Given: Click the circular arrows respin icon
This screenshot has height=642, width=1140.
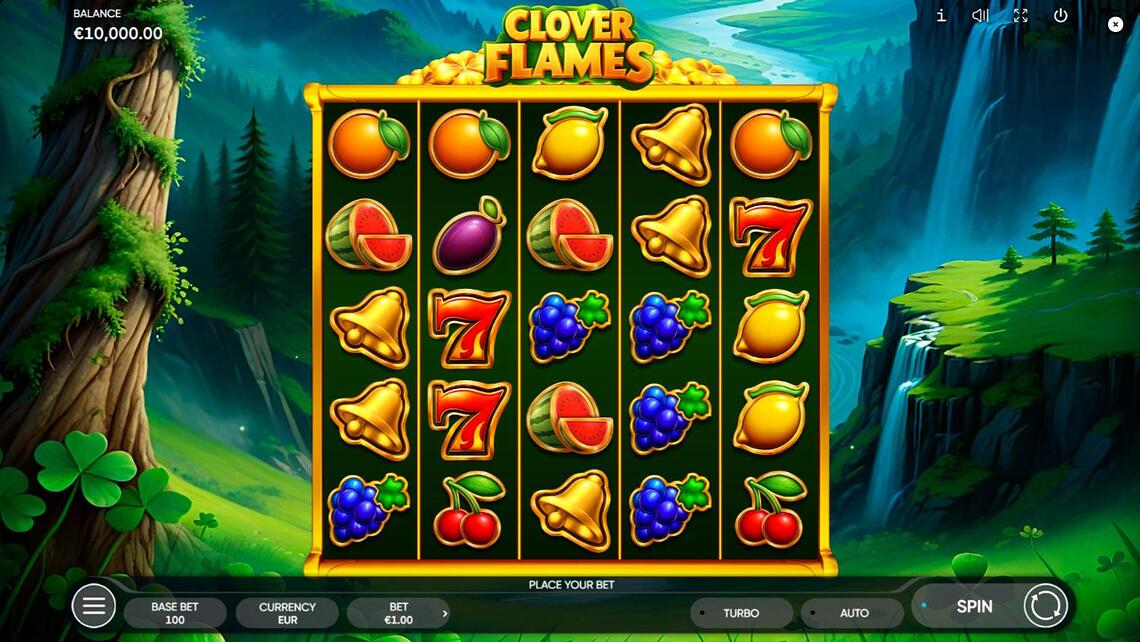Looking at the screenshot, I should pyautogui.click(x=1046, y=606).
